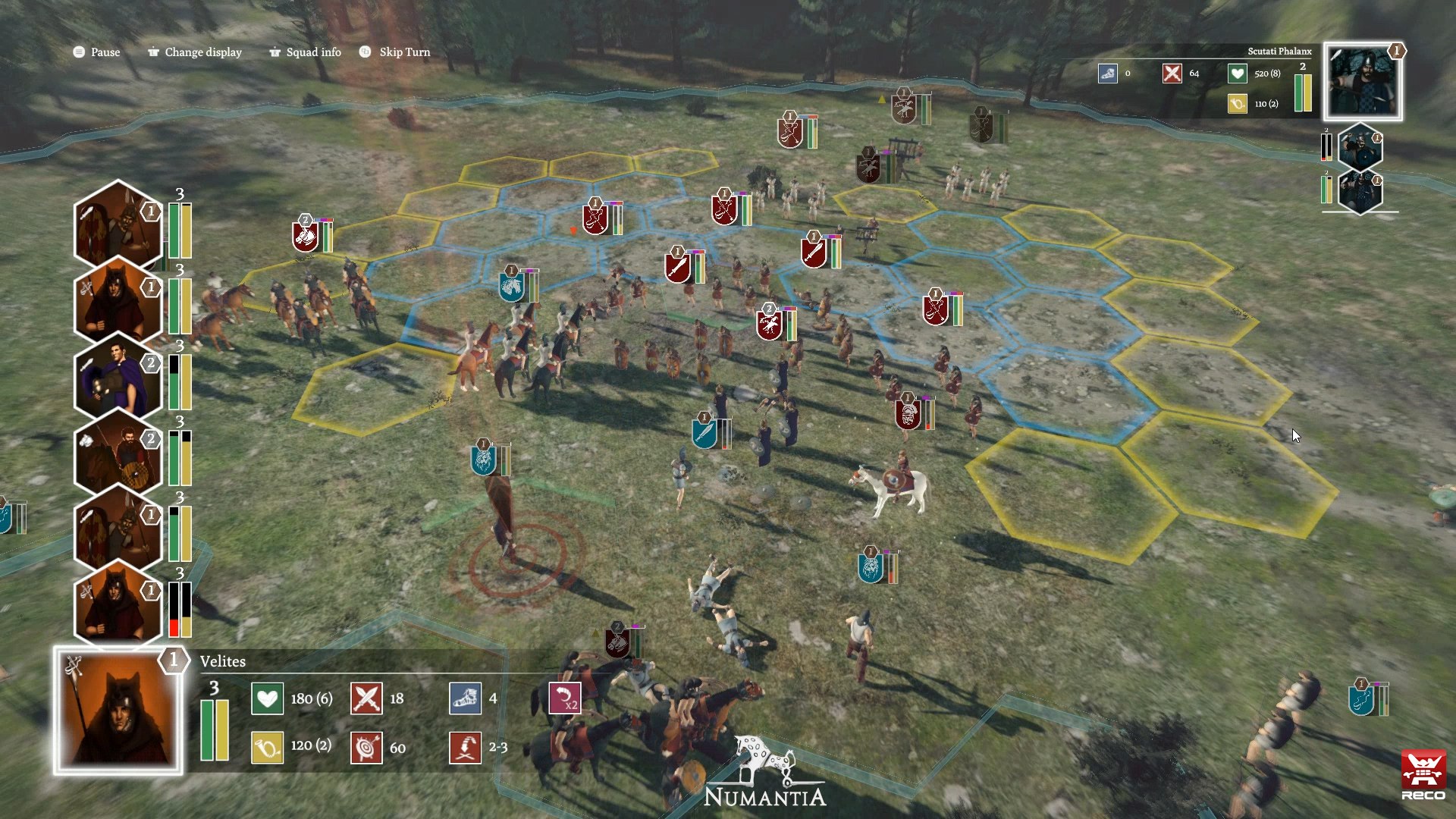The width and height of the screenshot is (1456, 819).
Task: Select the arrow distance icon showing 2-3
Action: pyautogui.click(x=466, y=748)
